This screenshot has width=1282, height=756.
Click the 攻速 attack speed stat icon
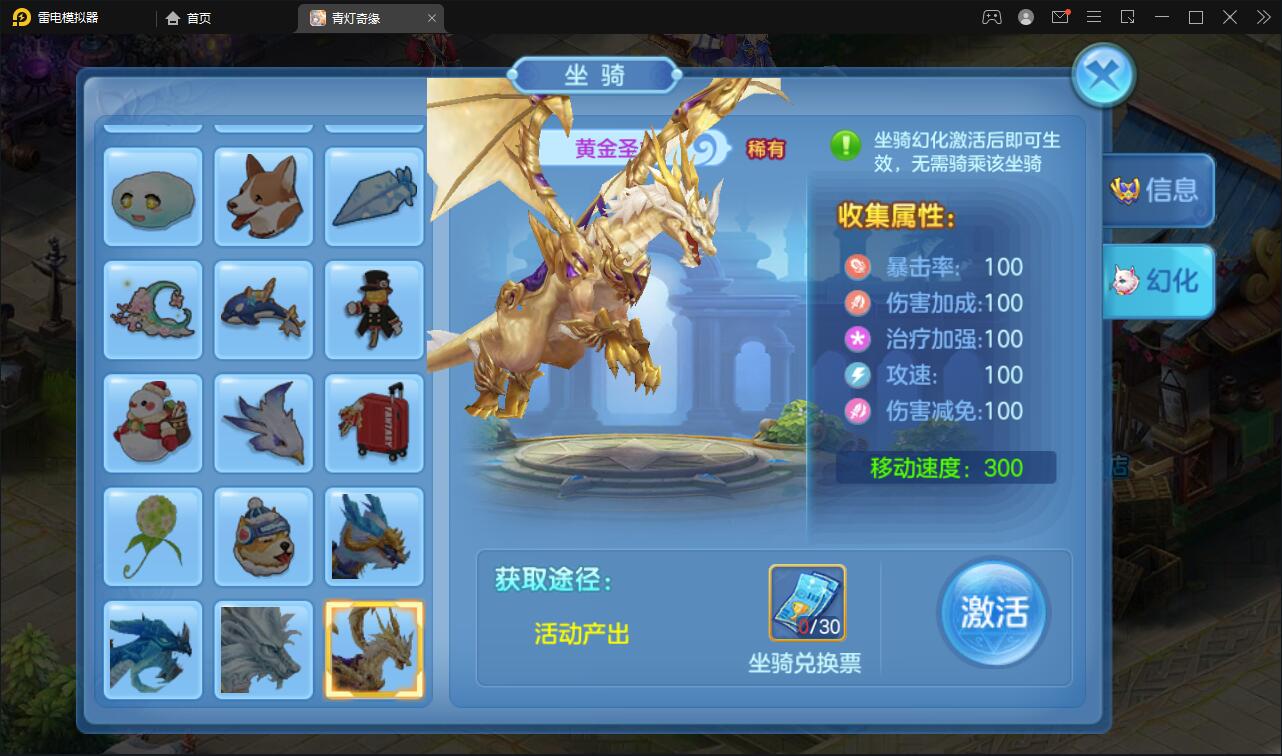coord(857,375)
